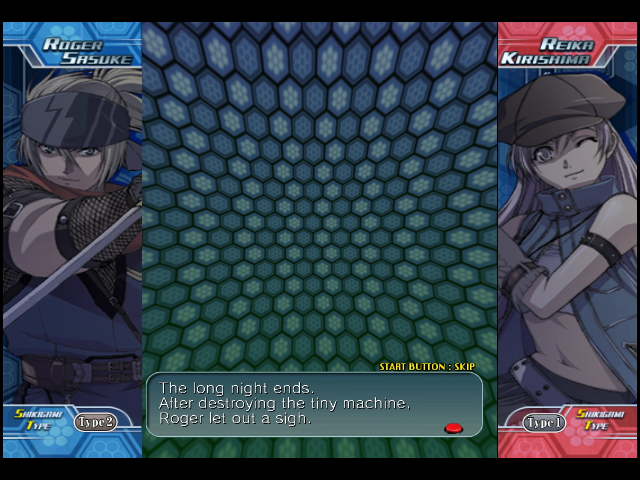Click the red continue indicator in dialogue

(x=453, y=428)
